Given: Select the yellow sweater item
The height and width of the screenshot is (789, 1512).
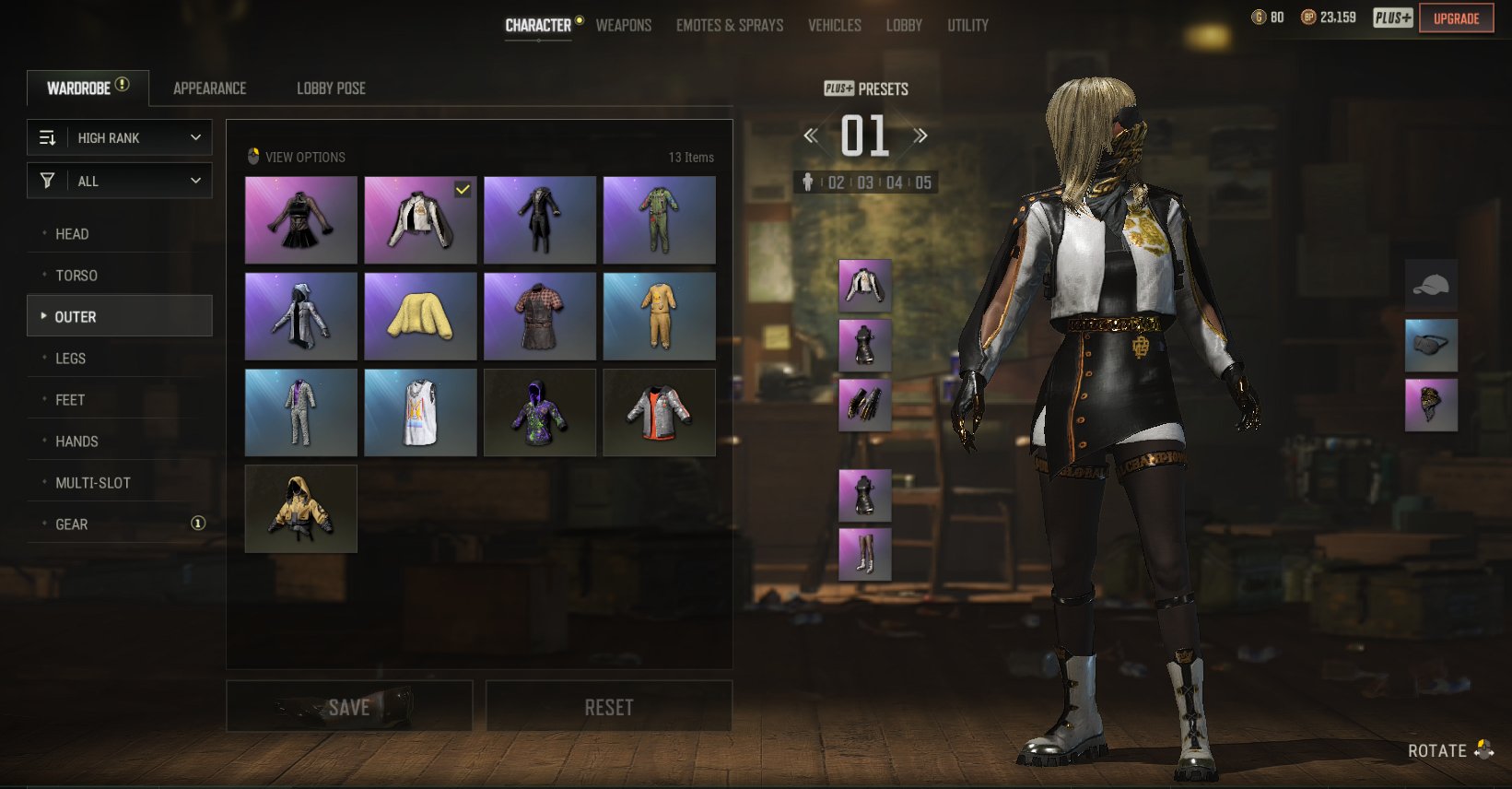Looking at the screenshot, I should click(x=420, y=316).
